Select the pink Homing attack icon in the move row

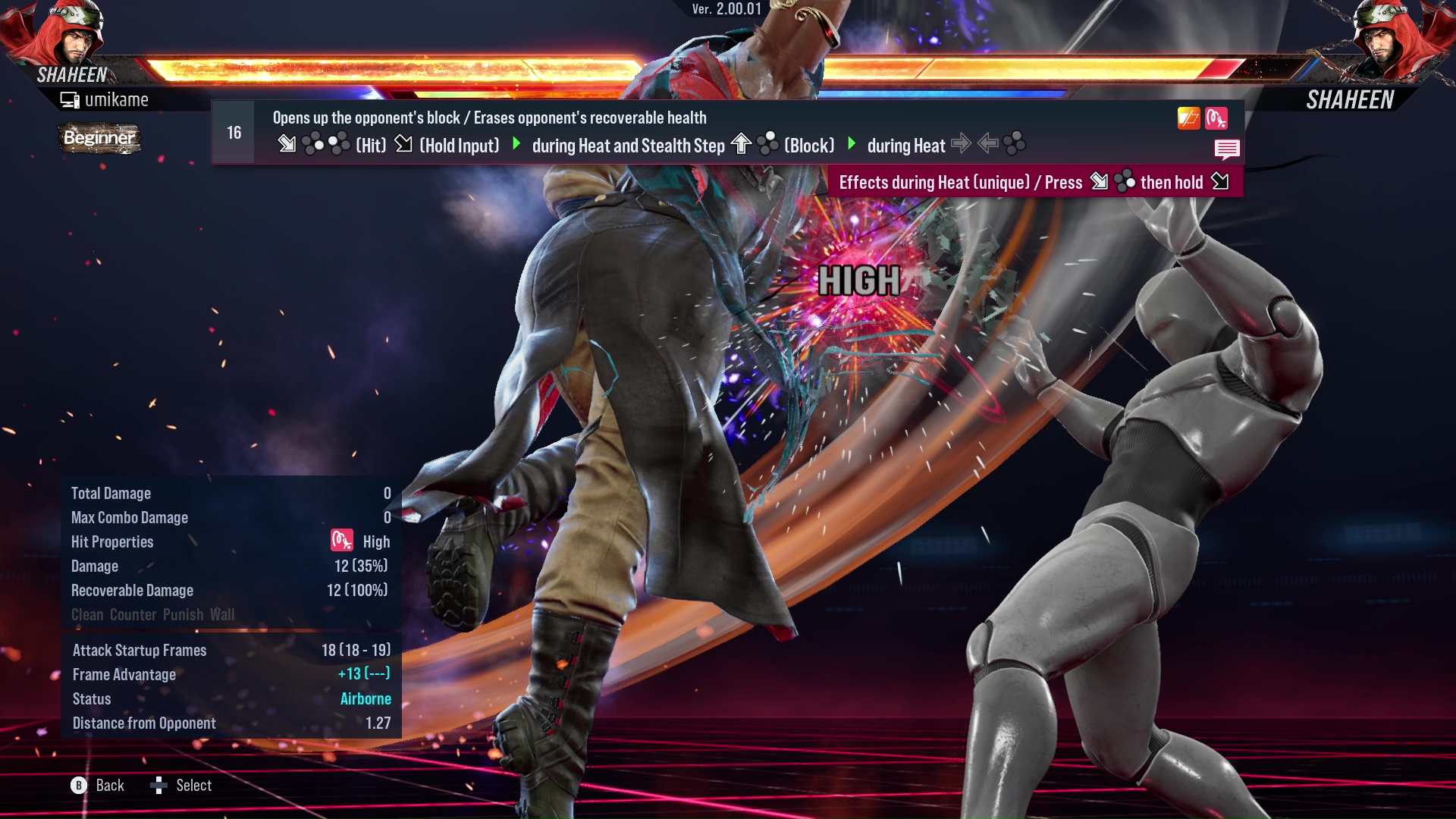pyautogui.click(x=1218, y=118)
